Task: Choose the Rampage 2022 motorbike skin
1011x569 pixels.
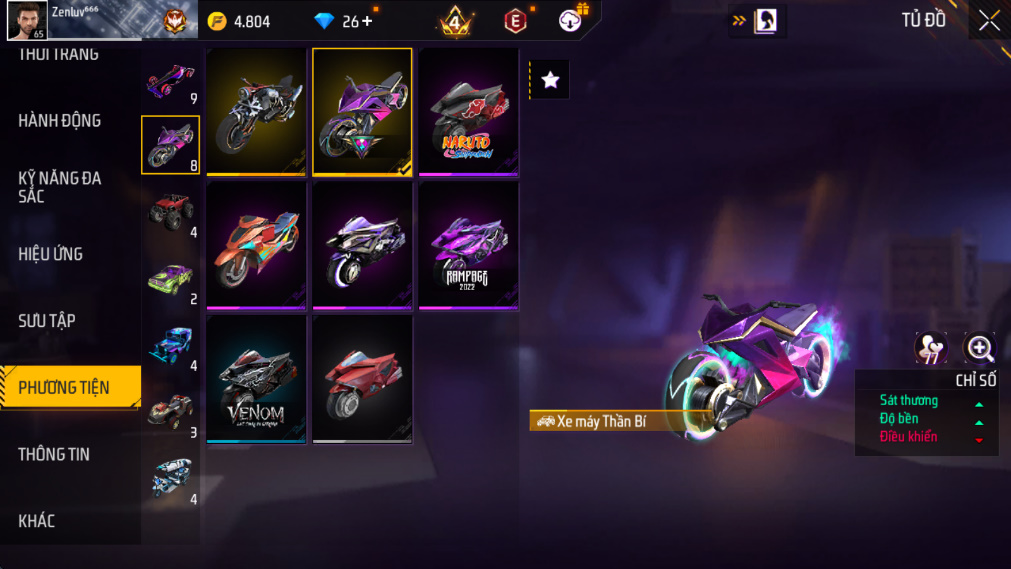Action: 468,246
